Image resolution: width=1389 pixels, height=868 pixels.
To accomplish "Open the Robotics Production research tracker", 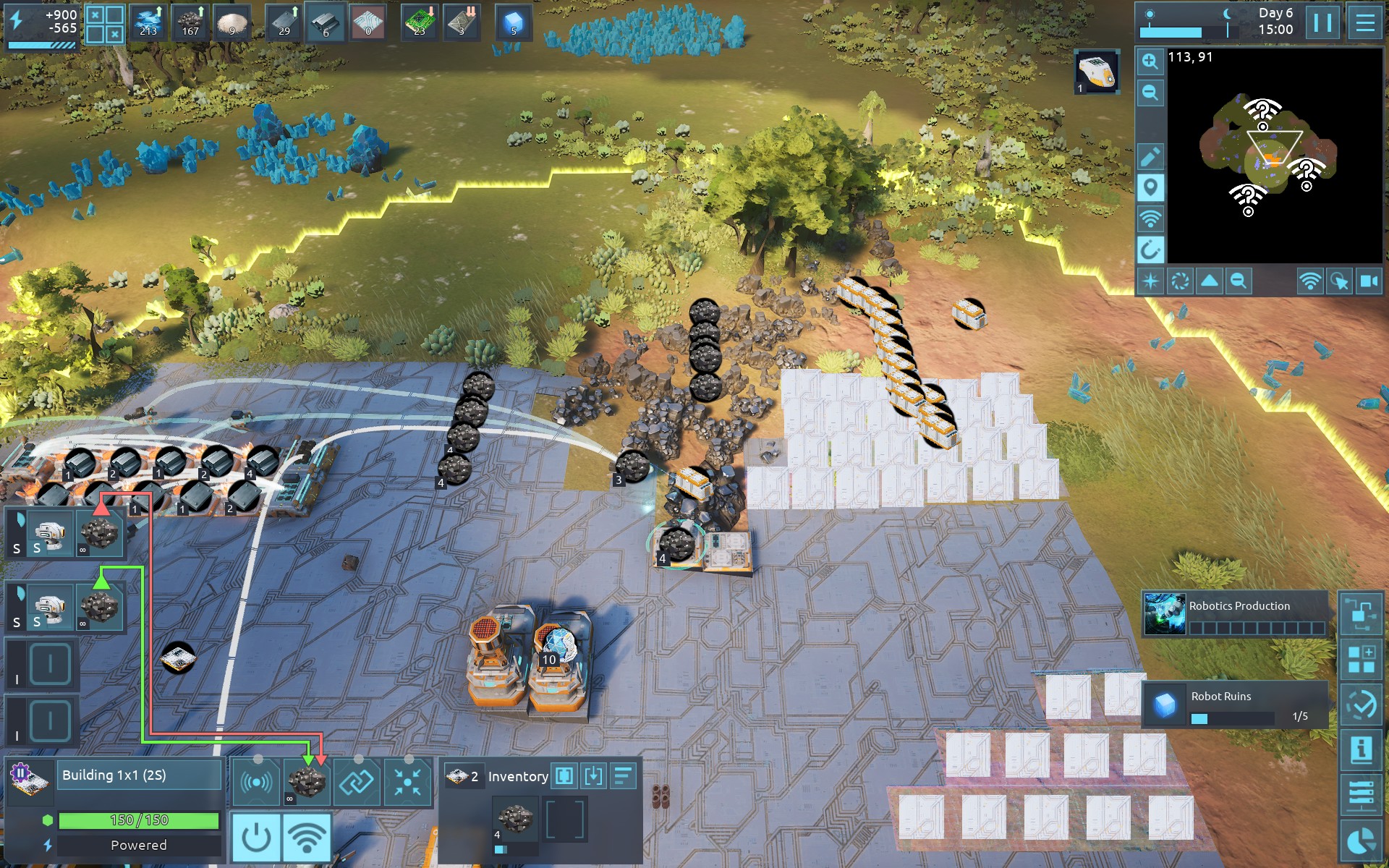I will [x=1235, y=614].
